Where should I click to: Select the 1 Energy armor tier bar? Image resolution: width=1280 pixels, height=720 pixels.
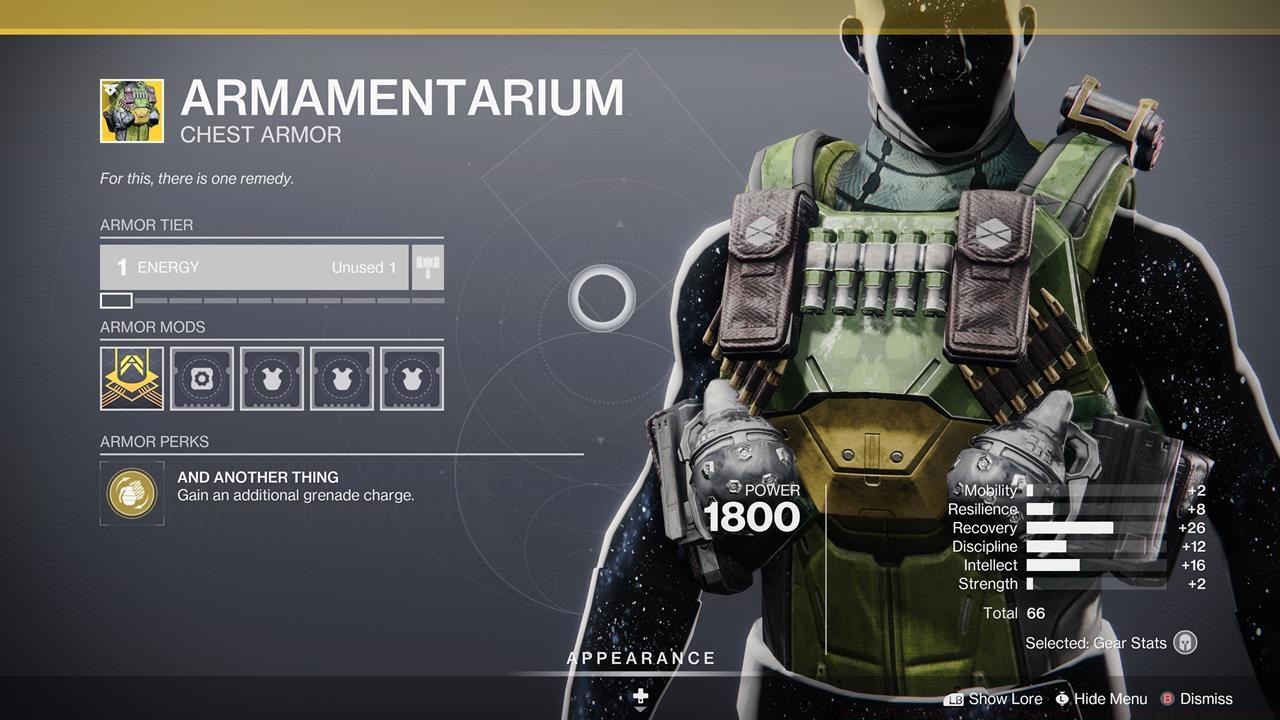pos(254,268)
